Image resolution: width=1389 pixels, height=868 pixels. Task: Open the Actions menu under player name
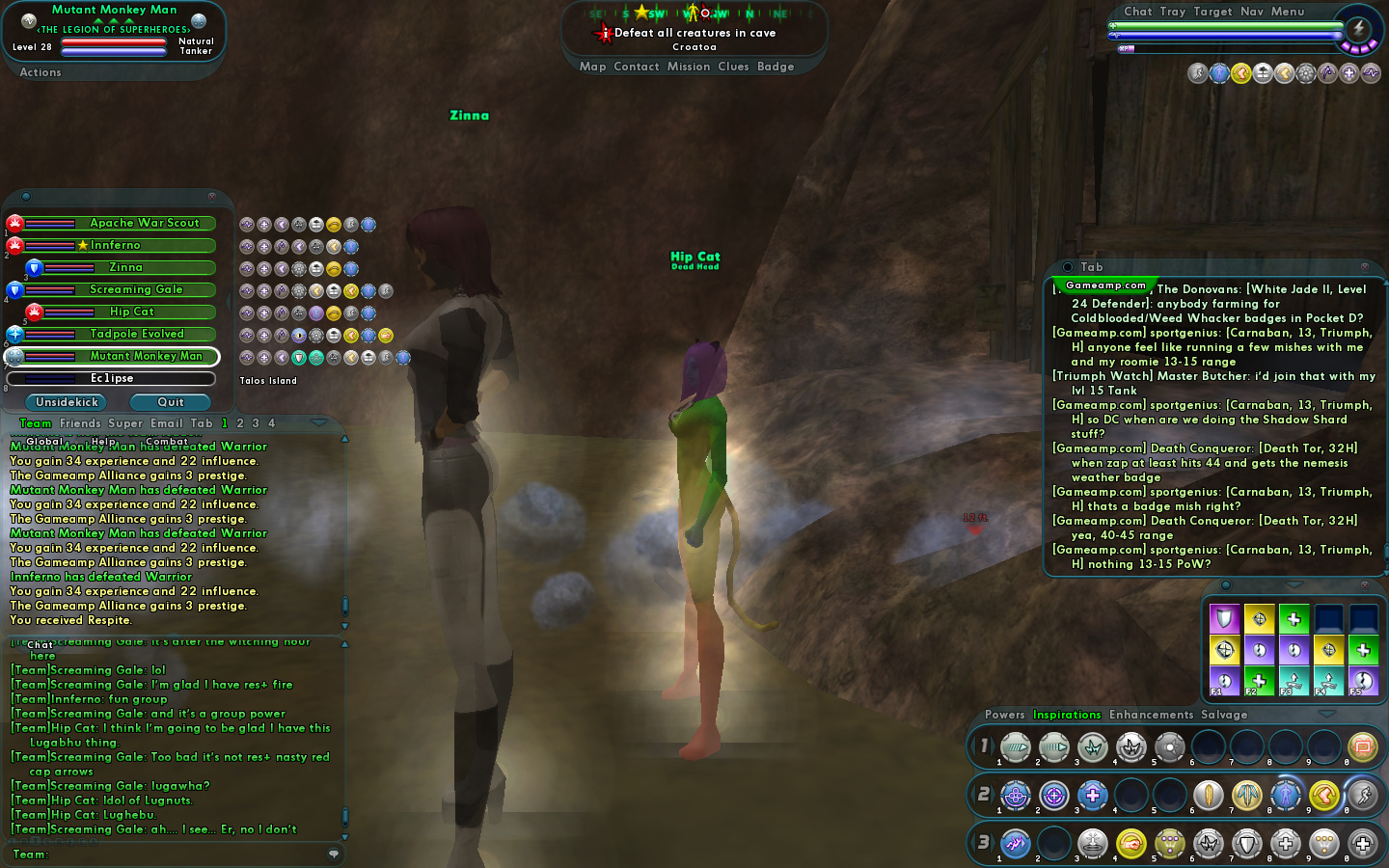click(x=41, y=72)
